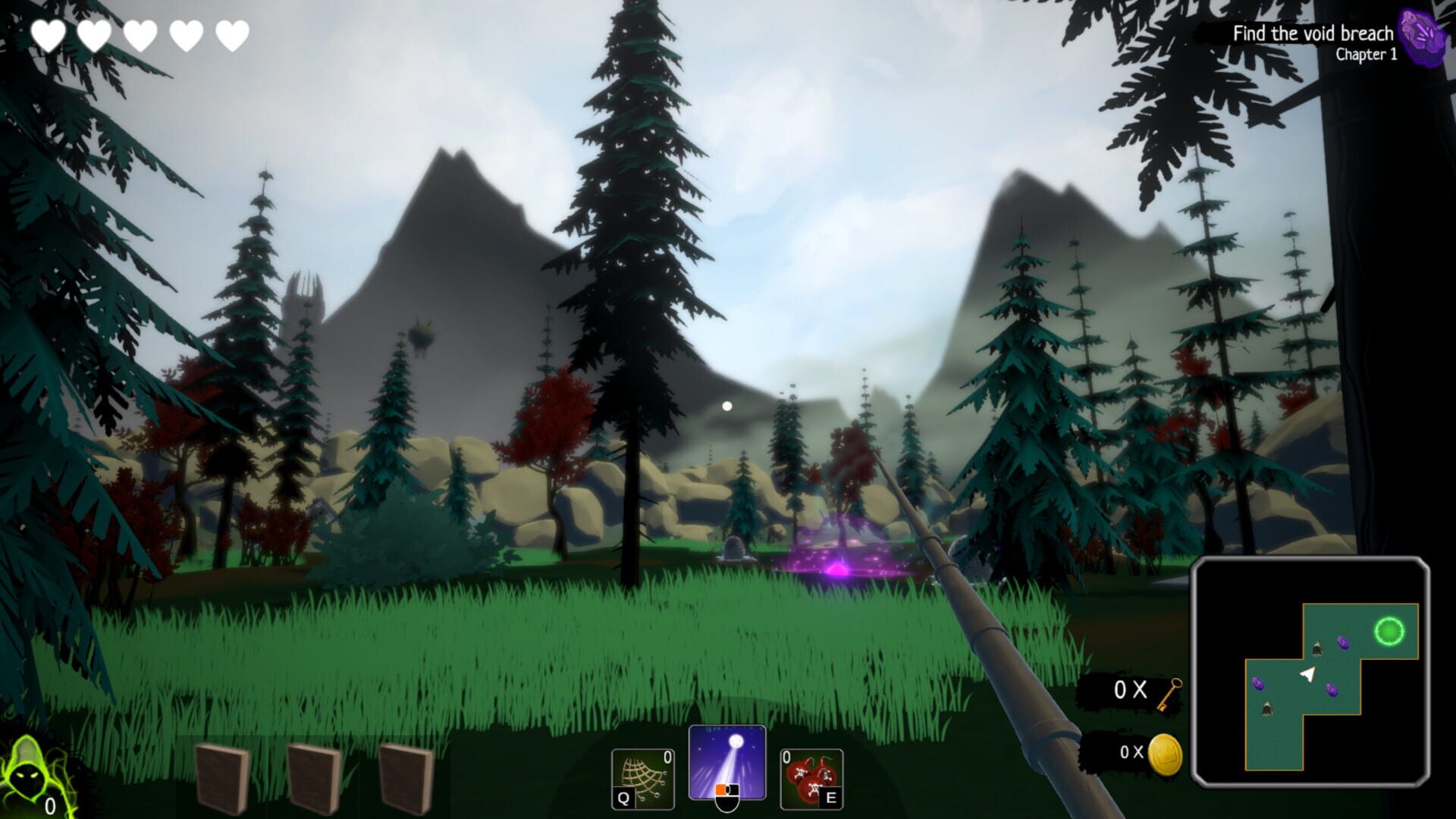Image resolution: width=1456 pixels, height=819 pixels.
Task: Click the purple void crystal quest icon
Action: 1423,38
